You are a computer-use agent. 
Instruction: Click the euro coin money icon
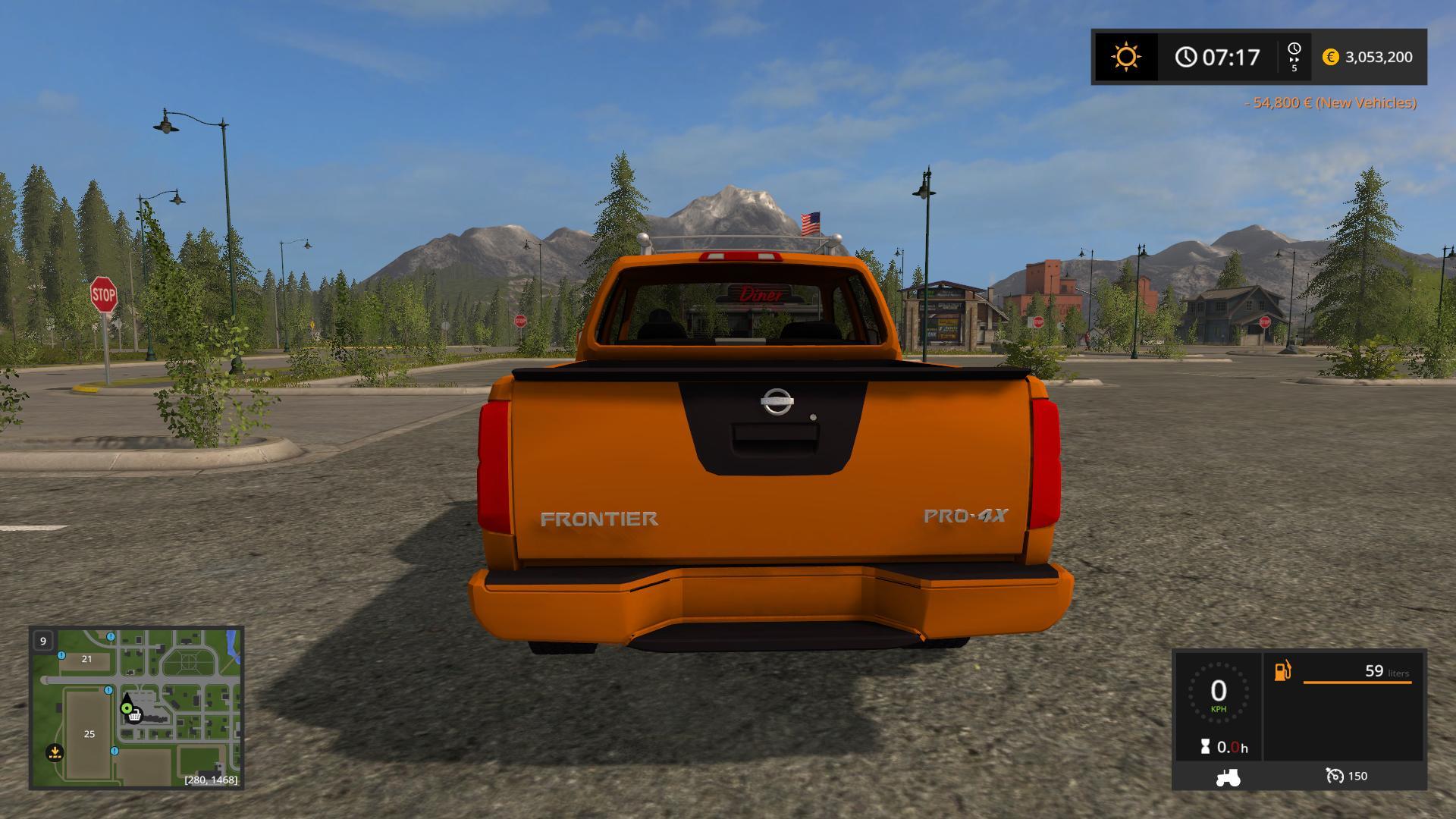[x=1330, y=57]
